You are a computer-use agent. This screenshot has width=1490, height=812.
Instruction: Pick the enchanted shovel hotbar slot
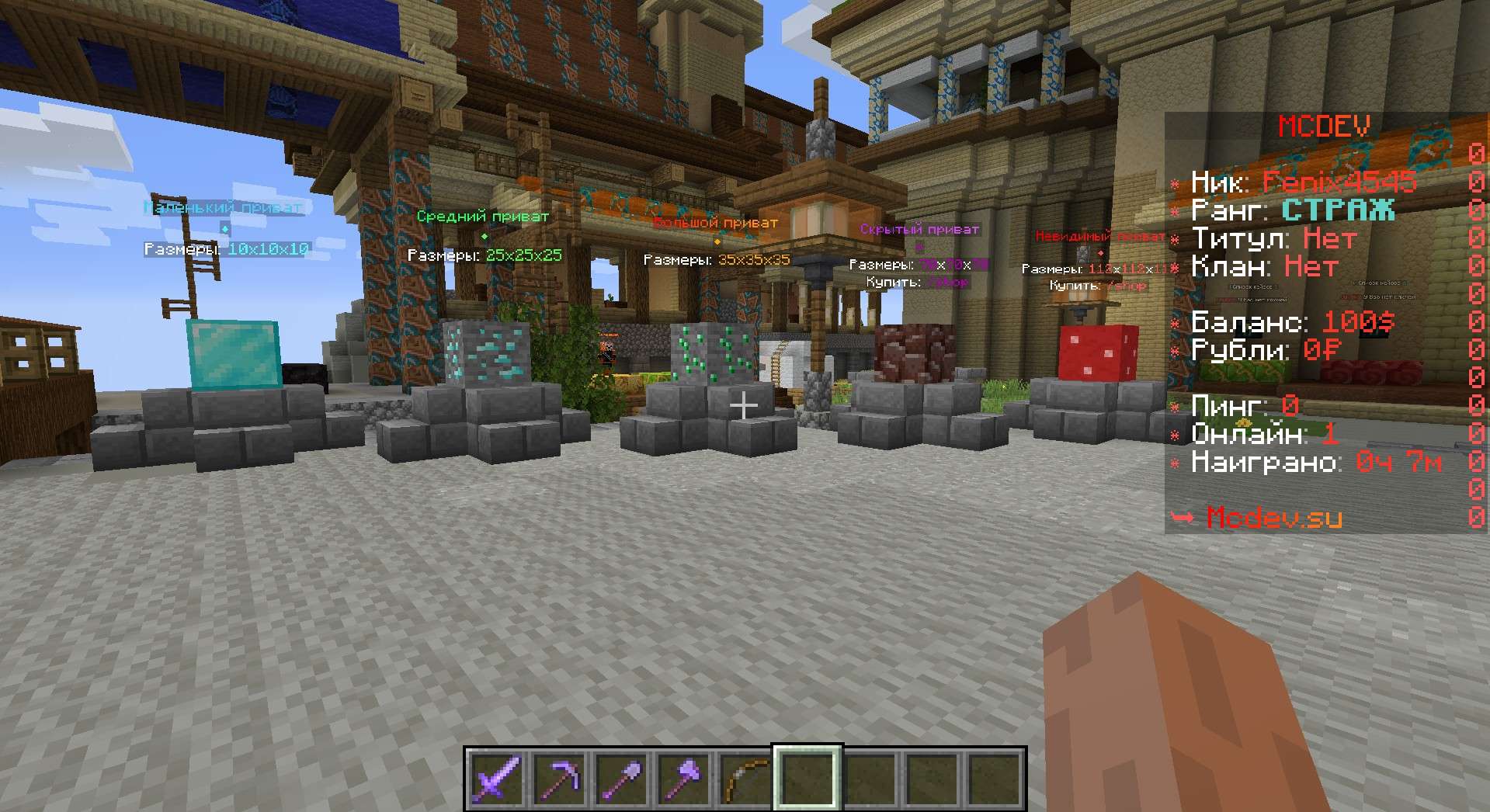click(x=621, y=779)
